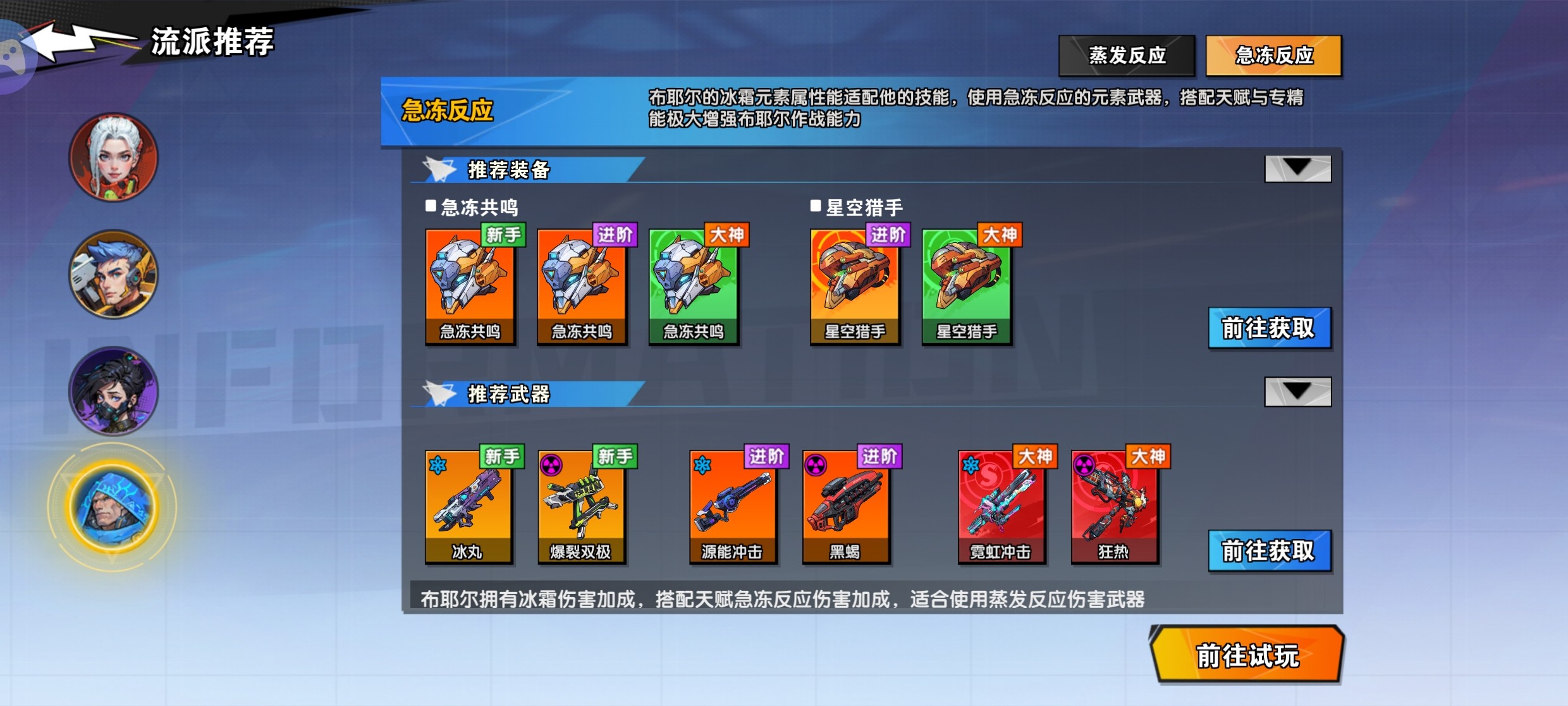The height and width of the screenshot is (706, 1568).
Task: Collapse the 推荐武器 section arrow
Action: coord(1297,392)
